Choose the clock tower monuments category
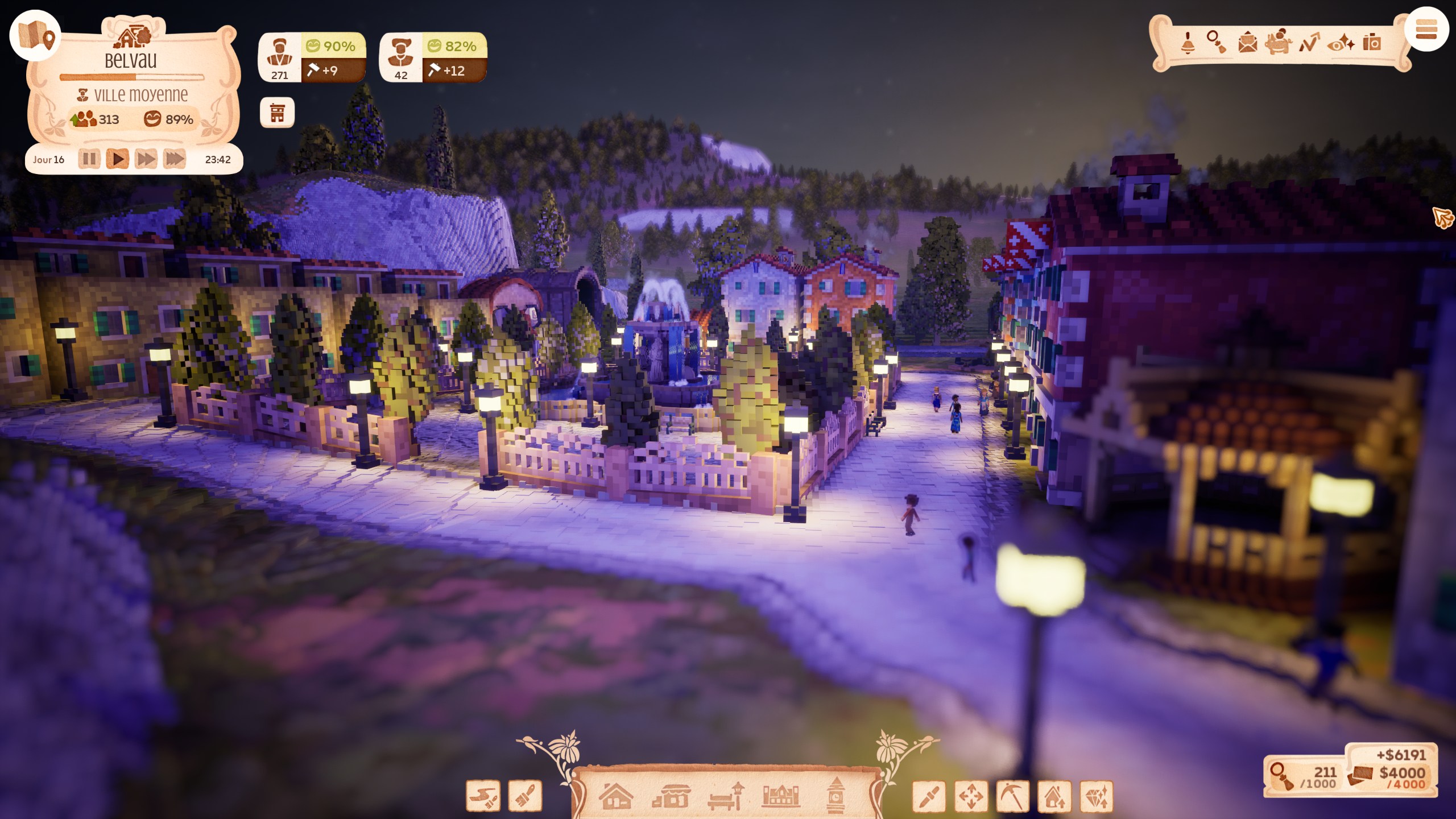This screenshot has width=1456, height=819. [835, 796]
